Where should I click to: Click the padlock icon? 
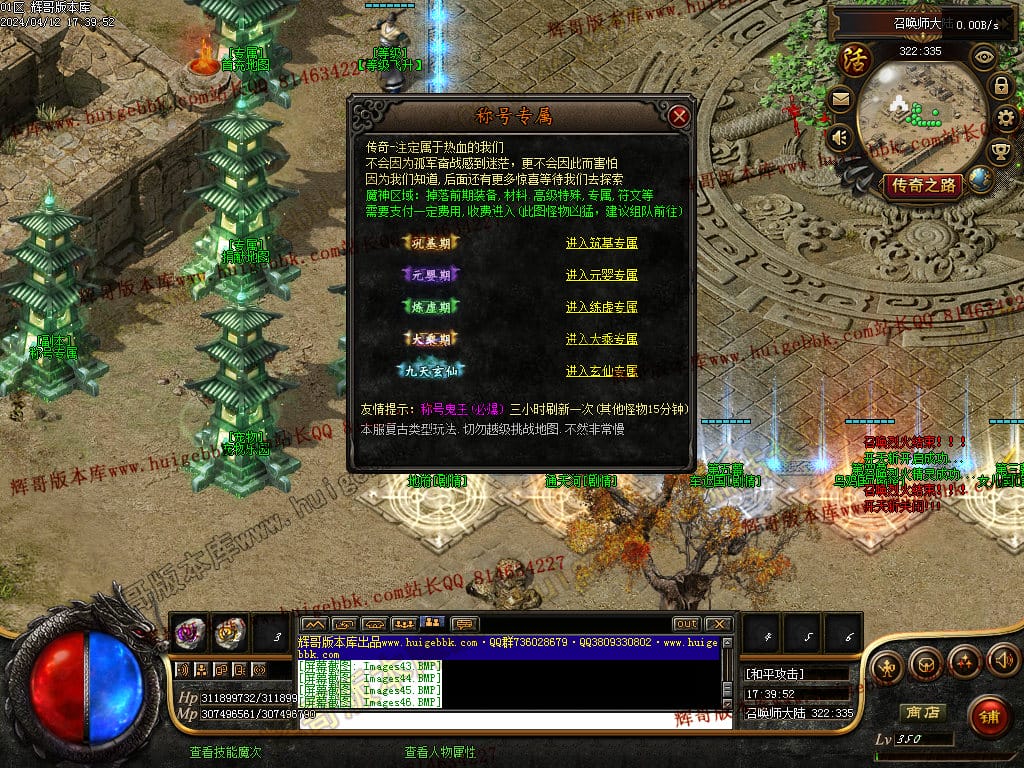coord(1000,86)
